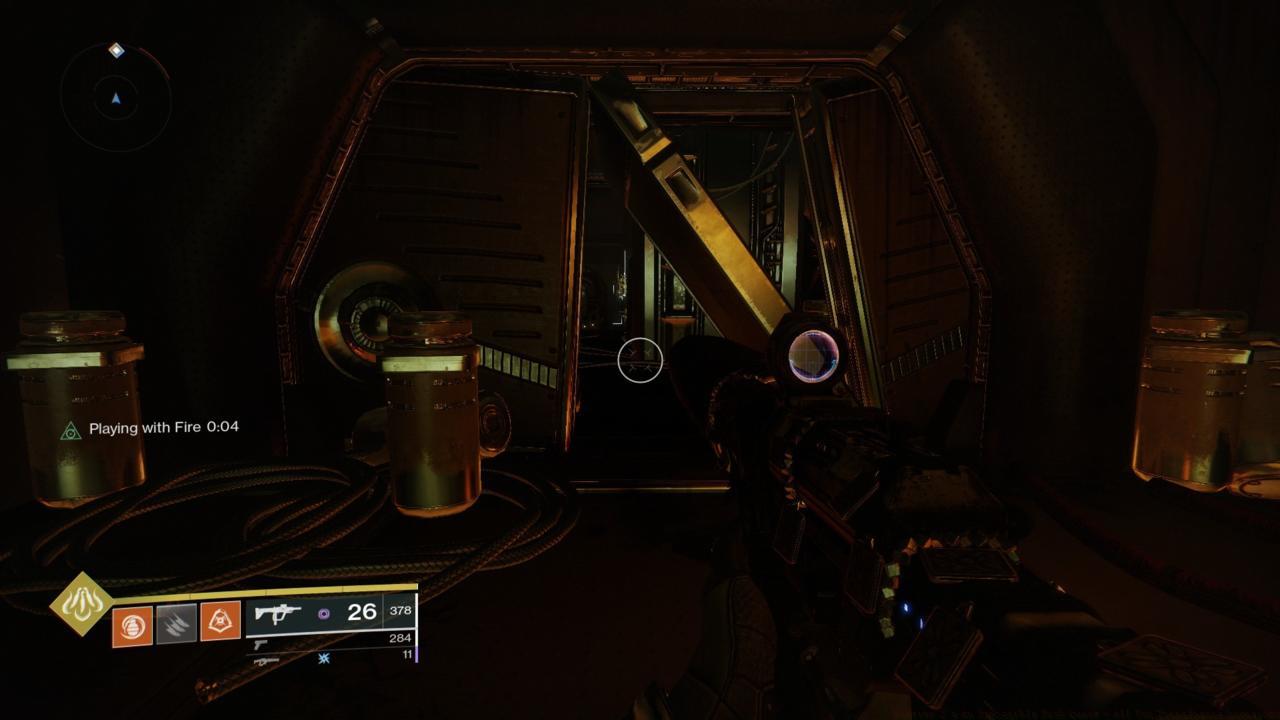This screenshot has height=720, width=1280.
Task: Click the aiming reticle at screen center
Action: coord(640,363)
